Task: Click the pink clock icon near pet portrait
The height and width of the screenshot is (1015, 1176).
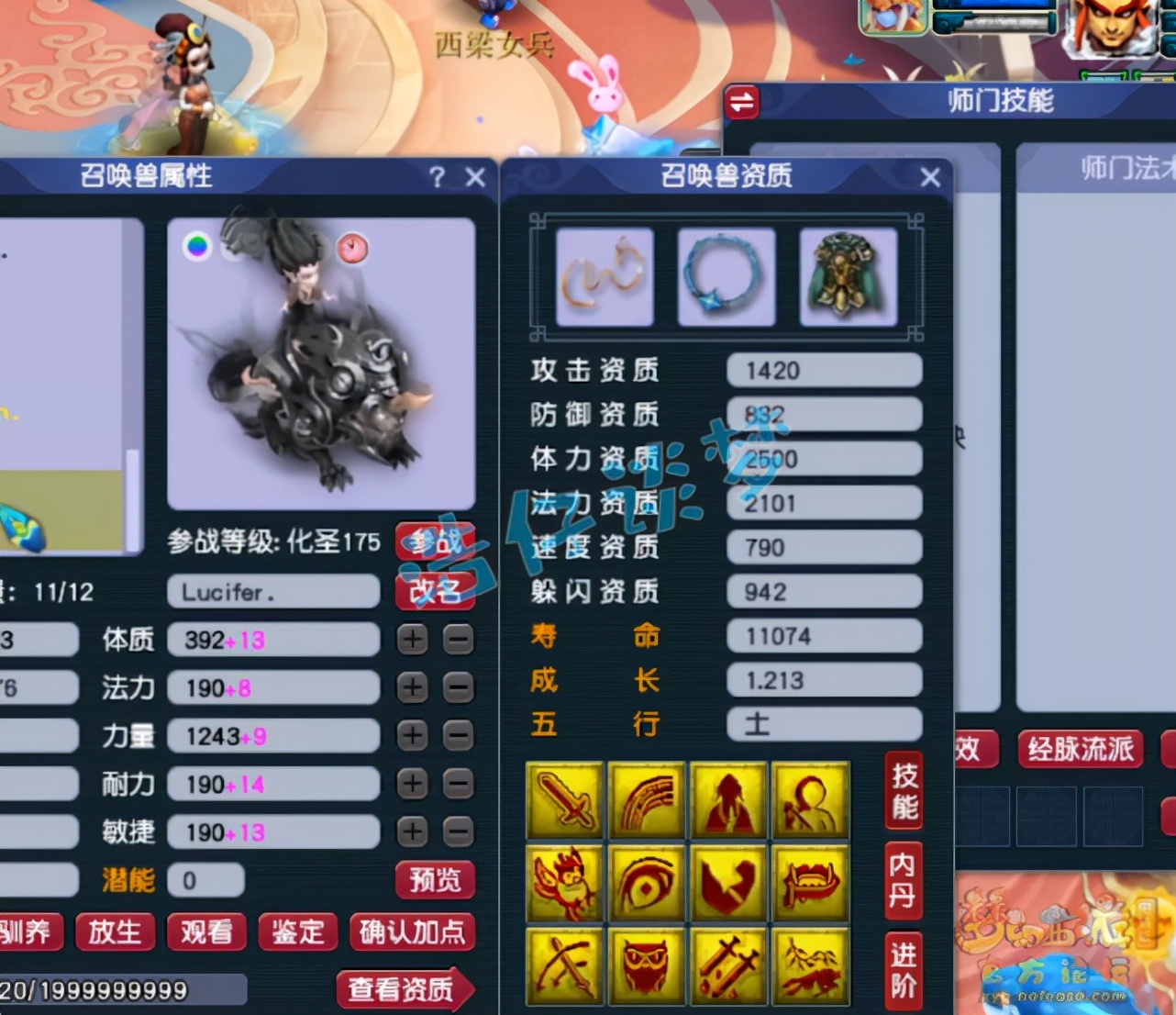Action: [x=353, y=249]
